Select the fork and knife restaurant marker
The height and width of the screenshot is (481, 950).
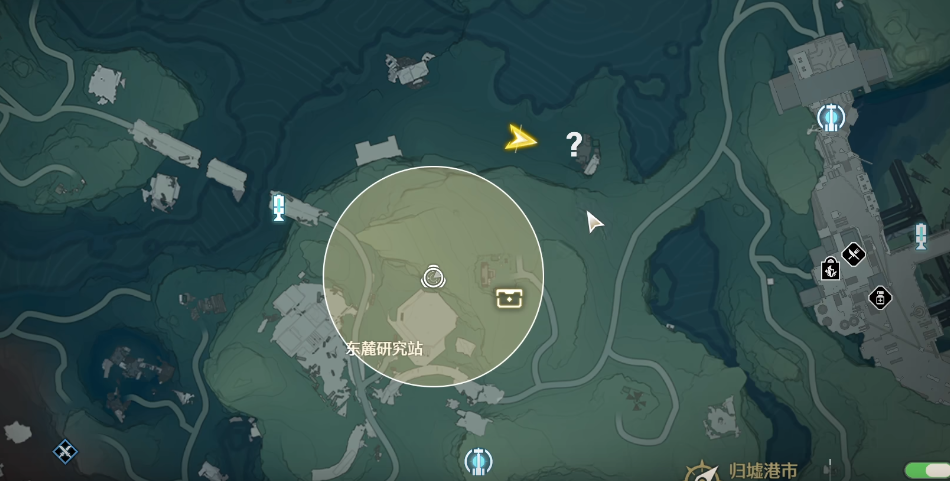tap(853, 255)
